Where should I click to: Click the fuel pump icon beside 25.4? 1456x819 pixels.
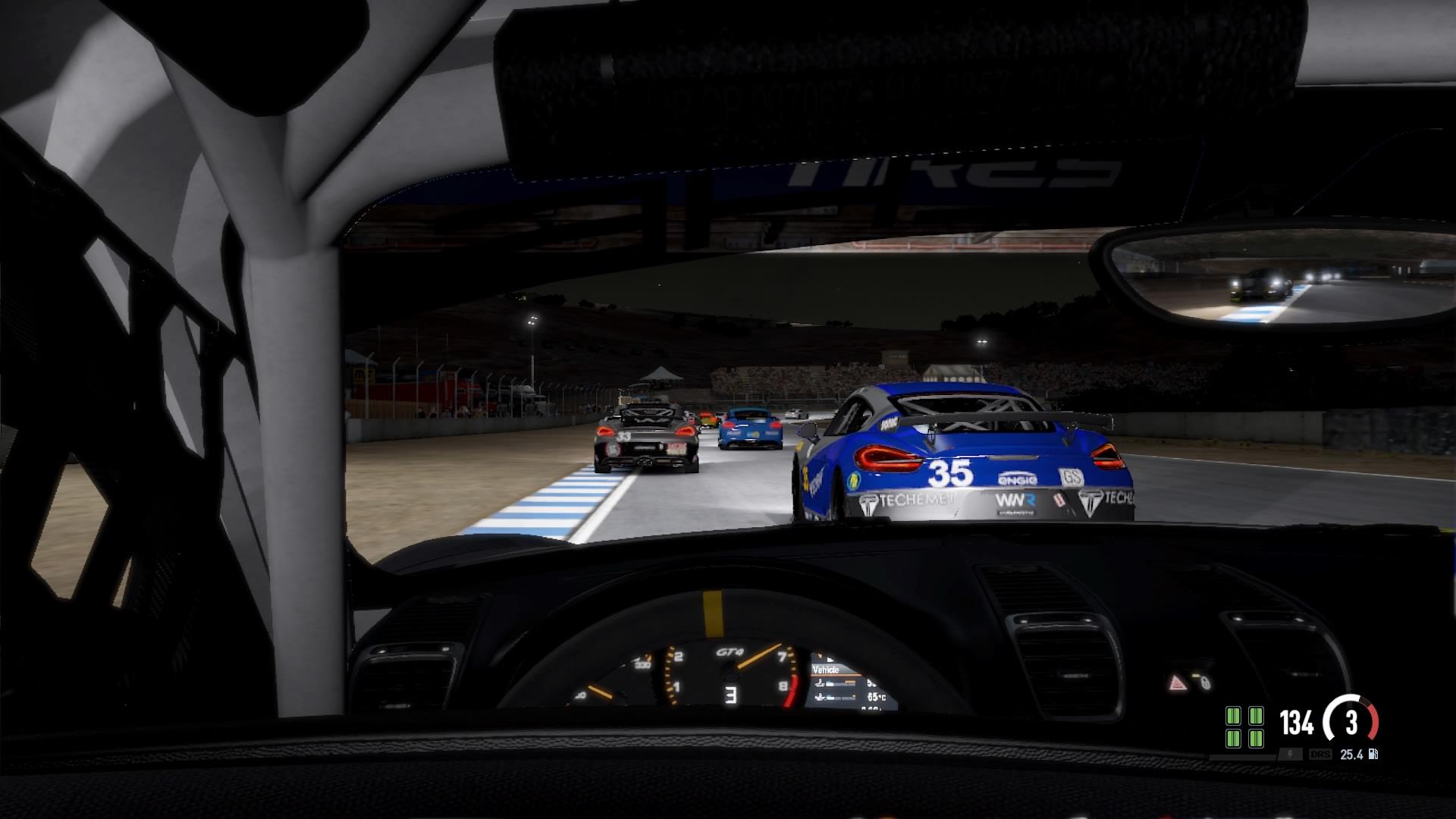click(x=1373, y=755)
